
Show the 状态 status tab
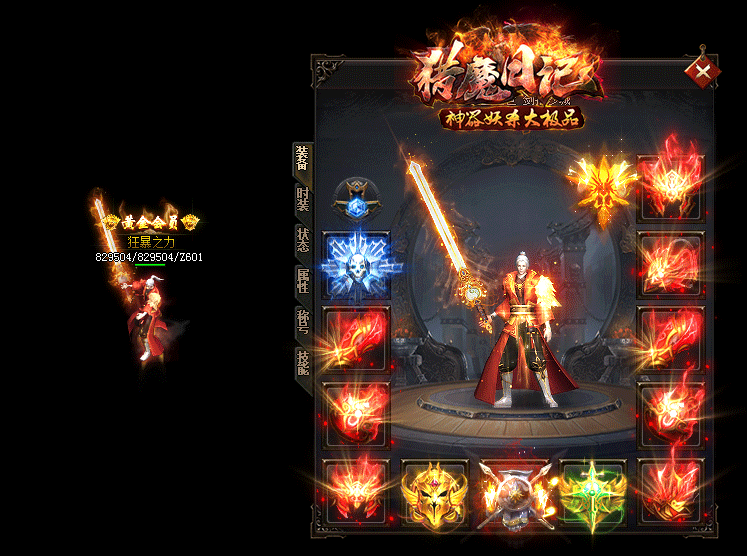pyautogui.click(x=301, y=241)
